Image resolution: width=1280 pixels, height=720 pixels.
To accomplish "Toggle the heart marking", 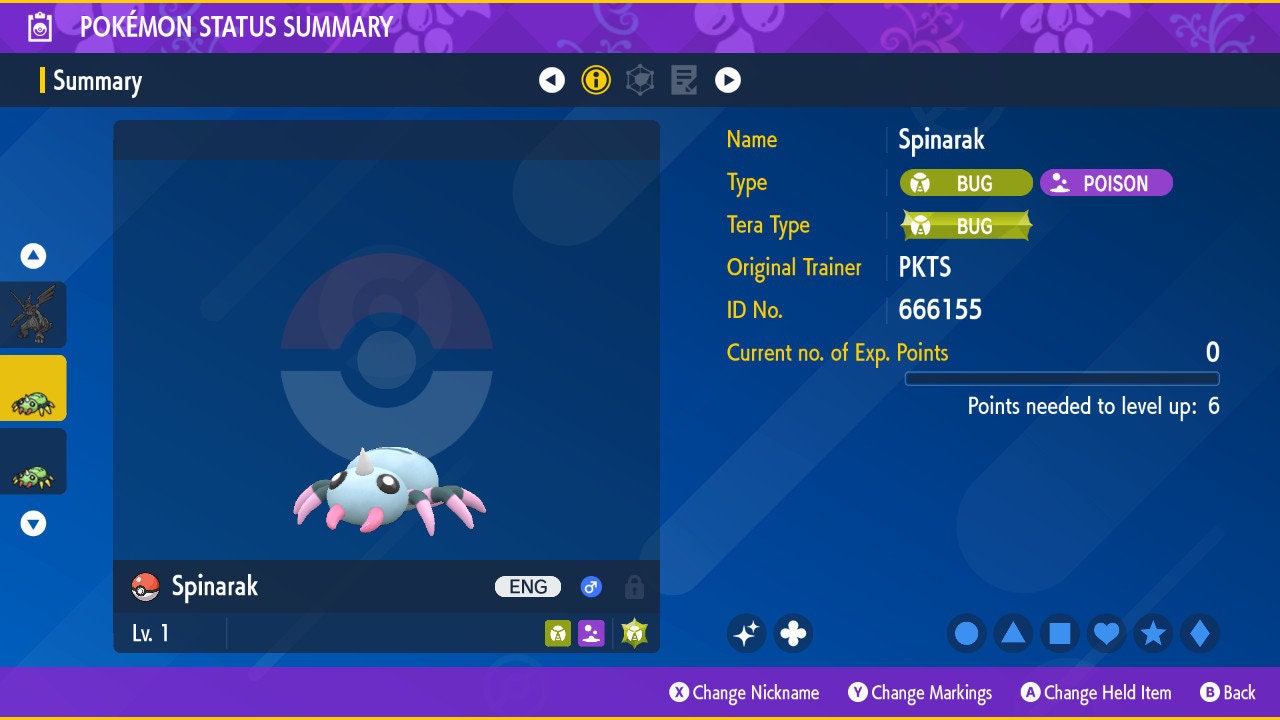I will pyautogui.click(x=1106, y=633).
